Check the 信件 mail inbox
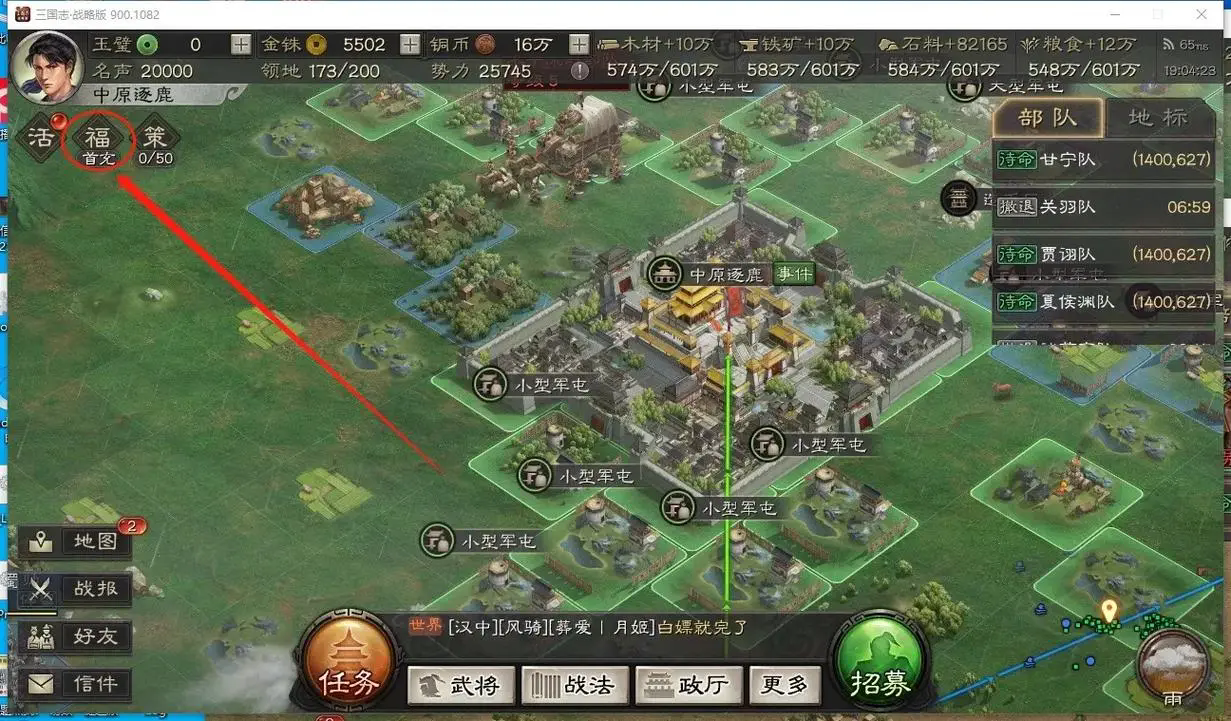Image resolution: width=1231 pixels, height=721 pixels. (78, 684)
